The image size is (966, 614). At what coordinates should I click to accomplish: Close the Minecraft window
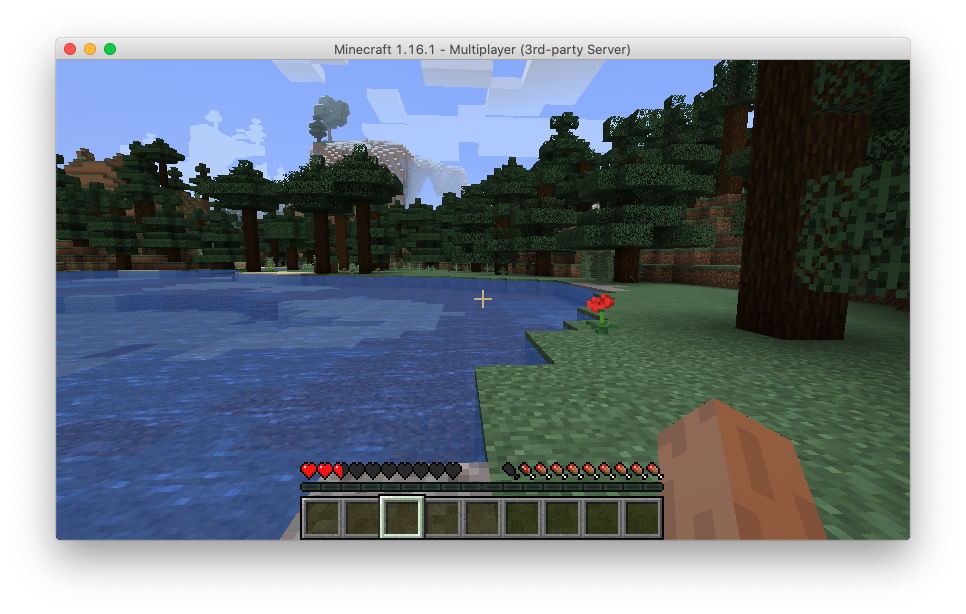click(70, 49)
